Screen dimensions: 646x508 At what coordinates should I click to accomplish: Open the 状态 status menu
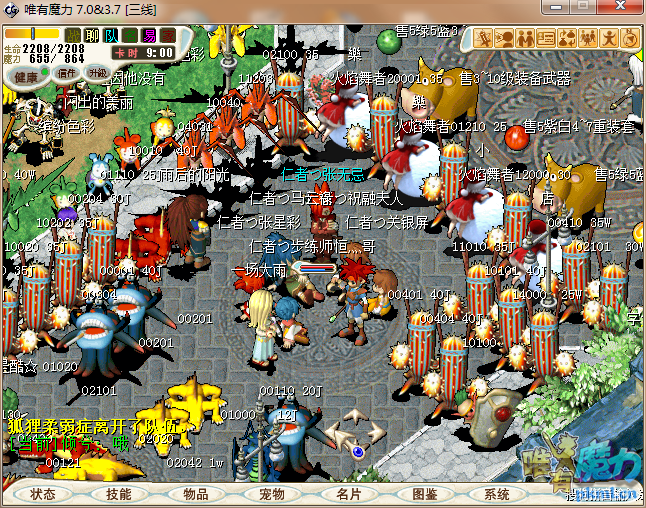coord(43,494)
